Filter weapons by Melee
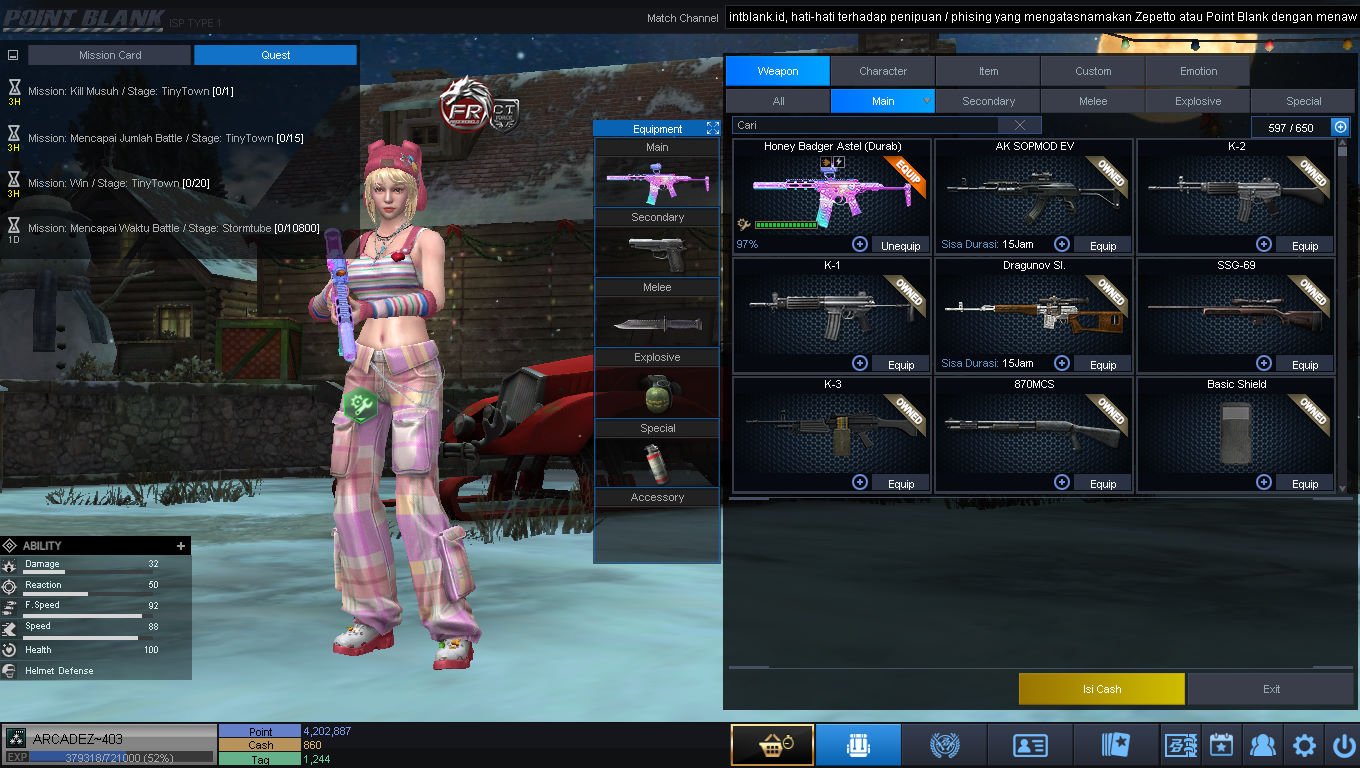1360x768 pixels. [x=1093, y=101]
